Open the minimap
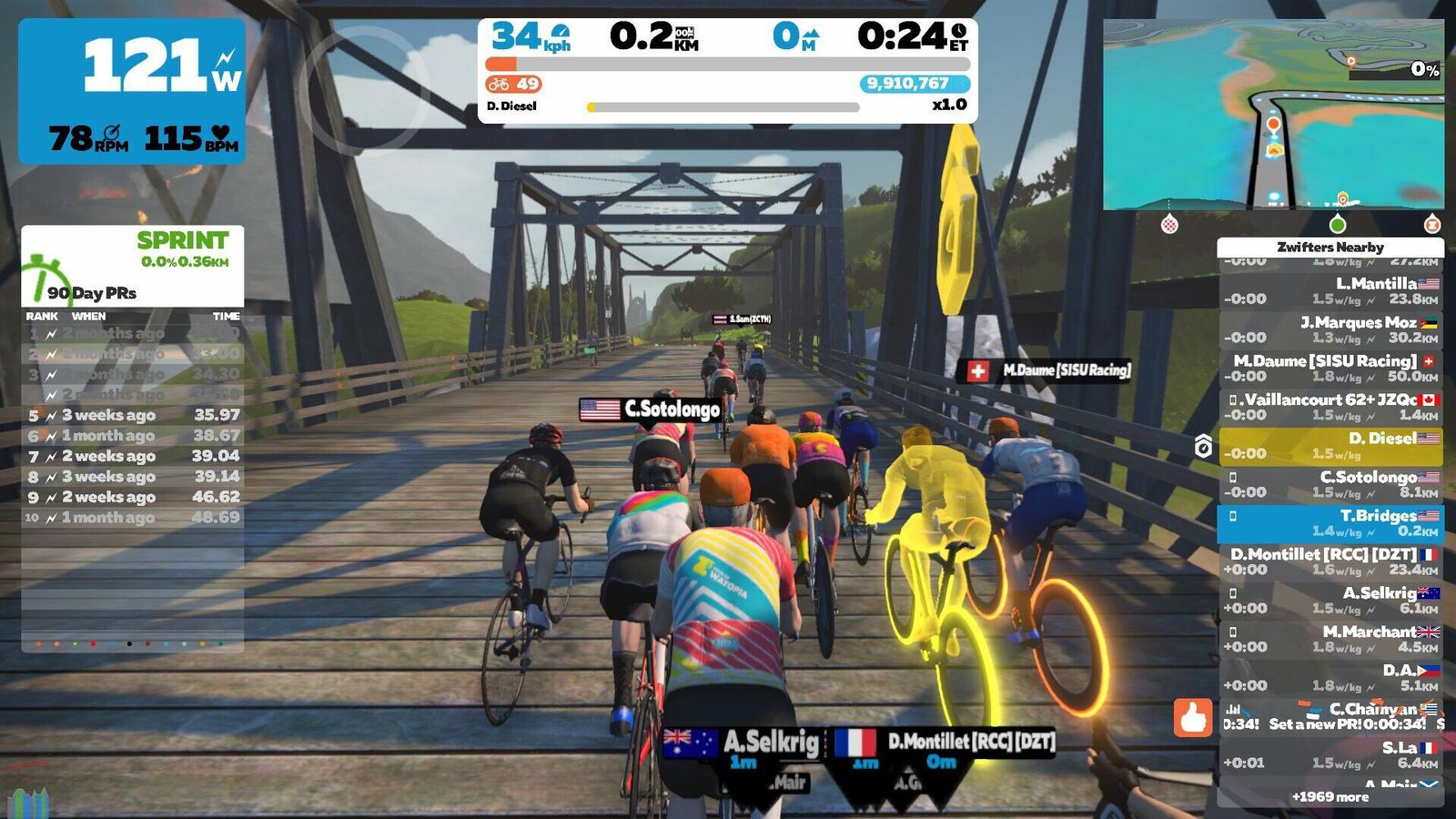The height and width of the screenshot is (819, 1456). point(1272,115)
